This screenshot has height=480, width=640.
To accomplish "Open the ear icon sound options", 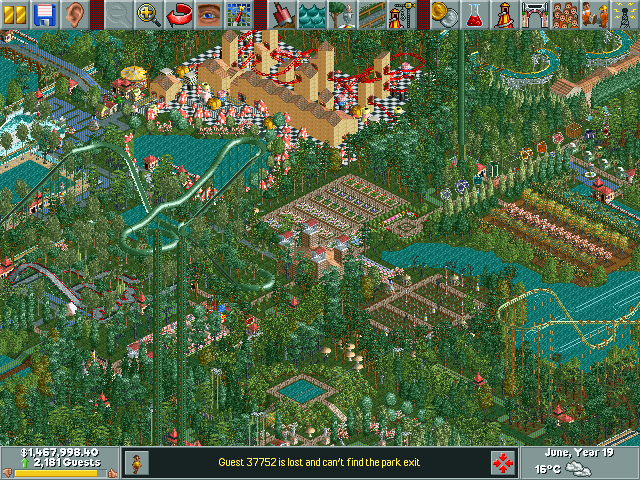I will coord(74,14).
